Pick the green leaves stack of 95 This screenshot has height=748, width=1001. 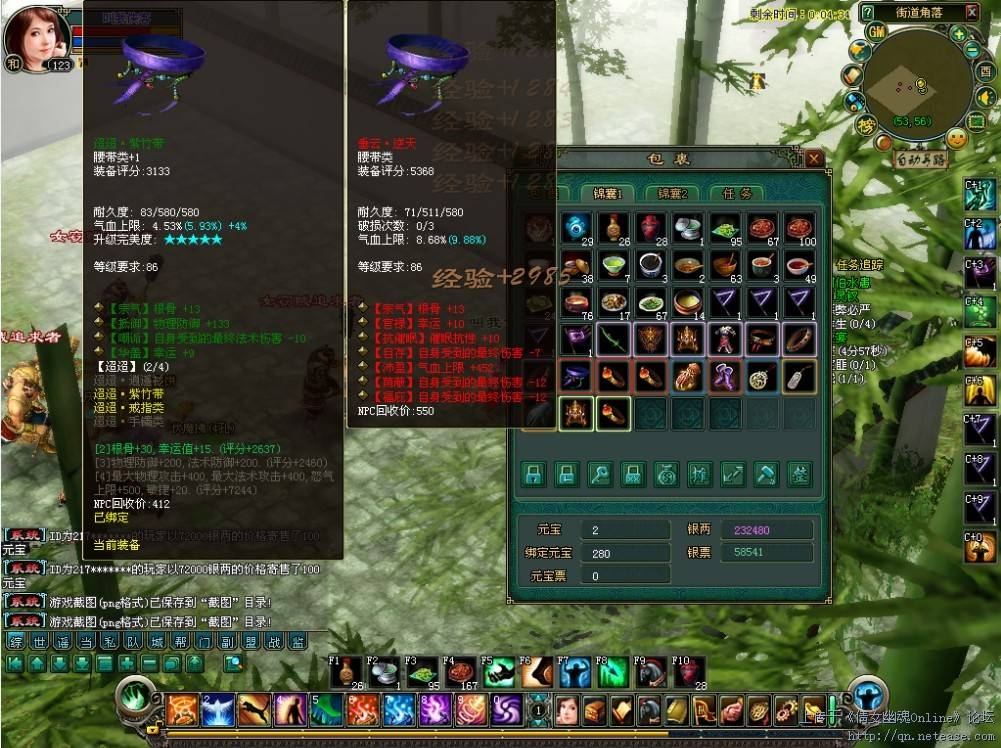click(725, 228)
